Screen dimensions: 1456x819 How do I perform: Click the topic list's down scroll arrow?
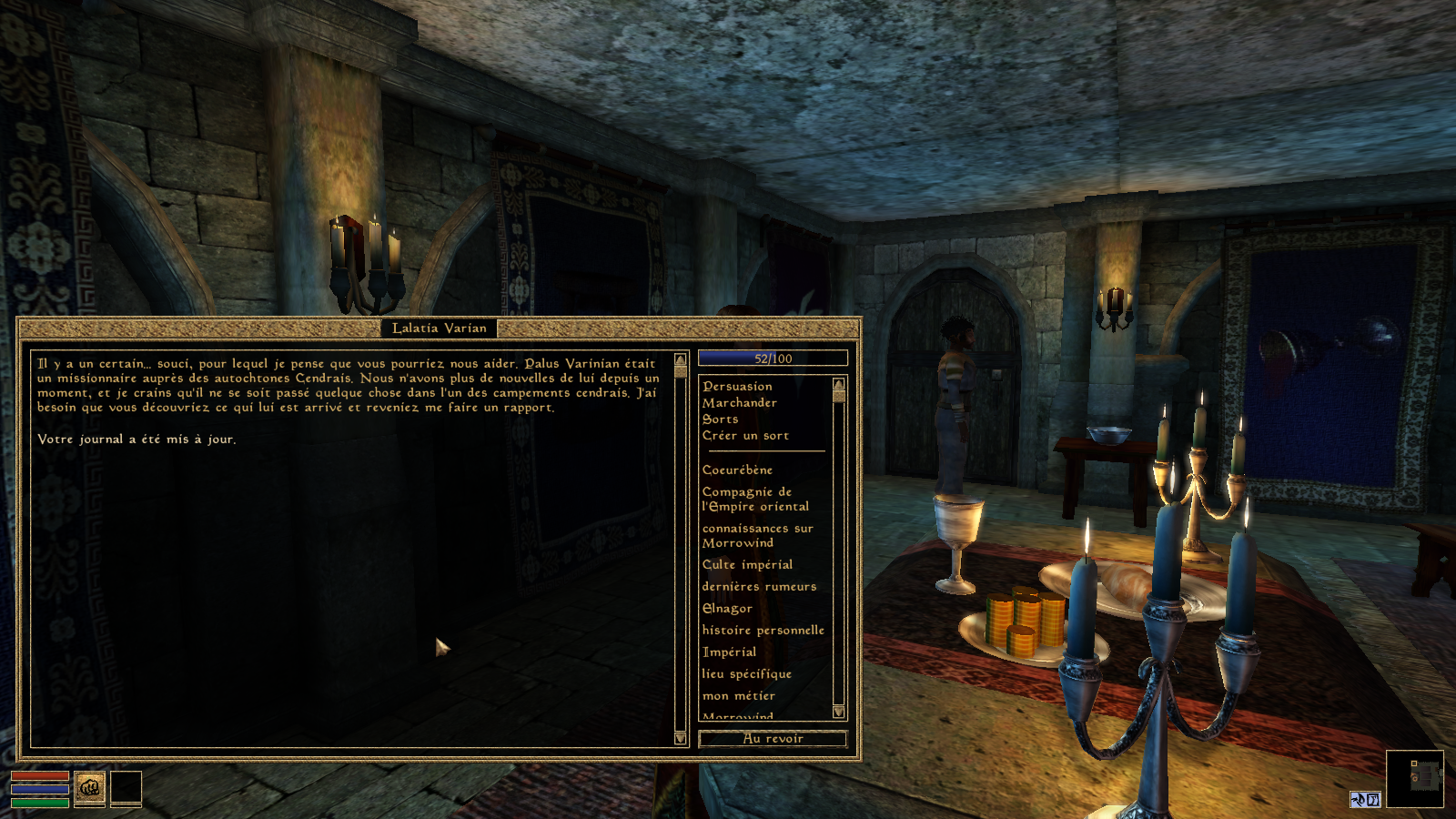(x=838, y=712)
